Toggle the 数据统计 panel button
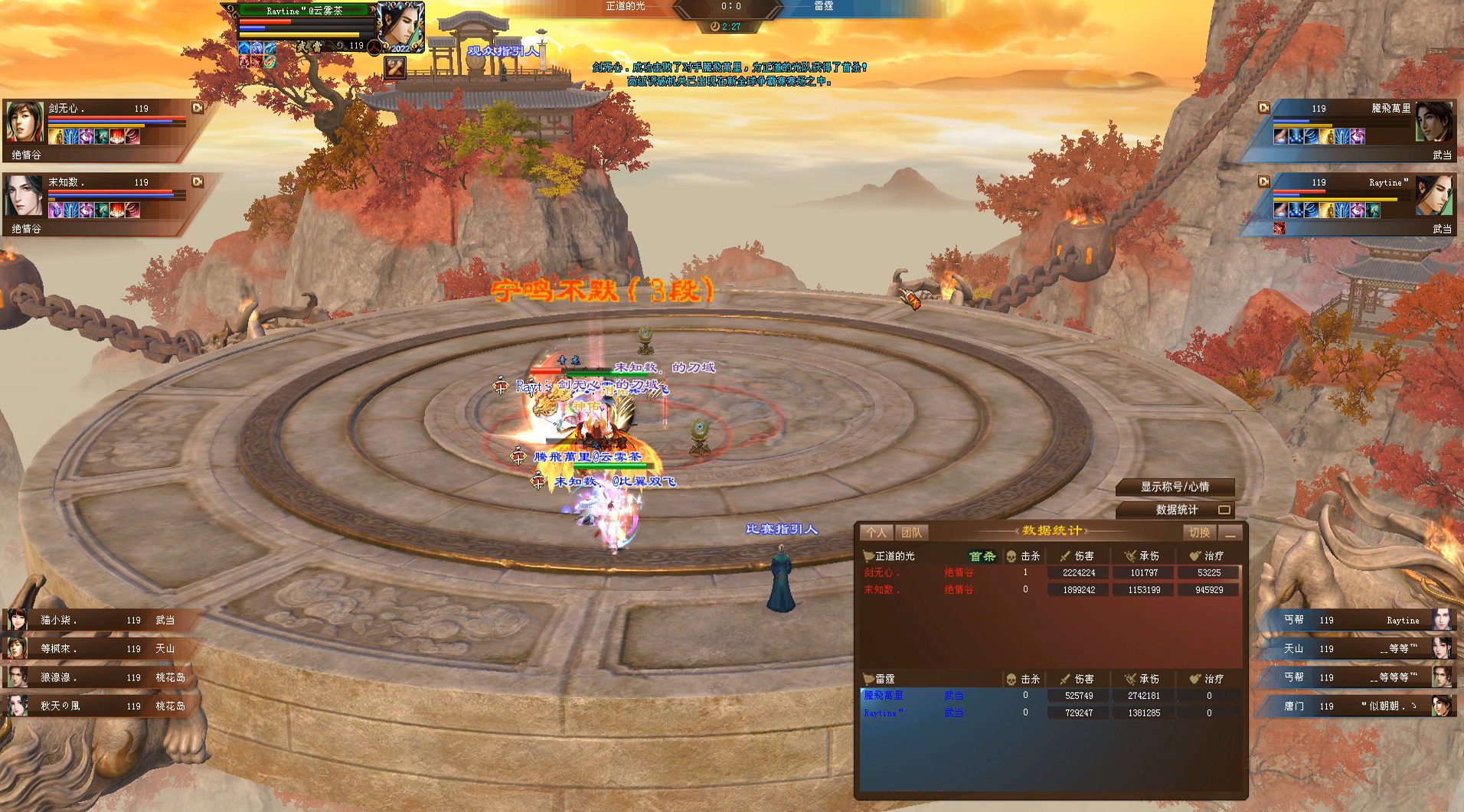Viewport: 1464px width, 812px height. click(x=1175, y=510)
